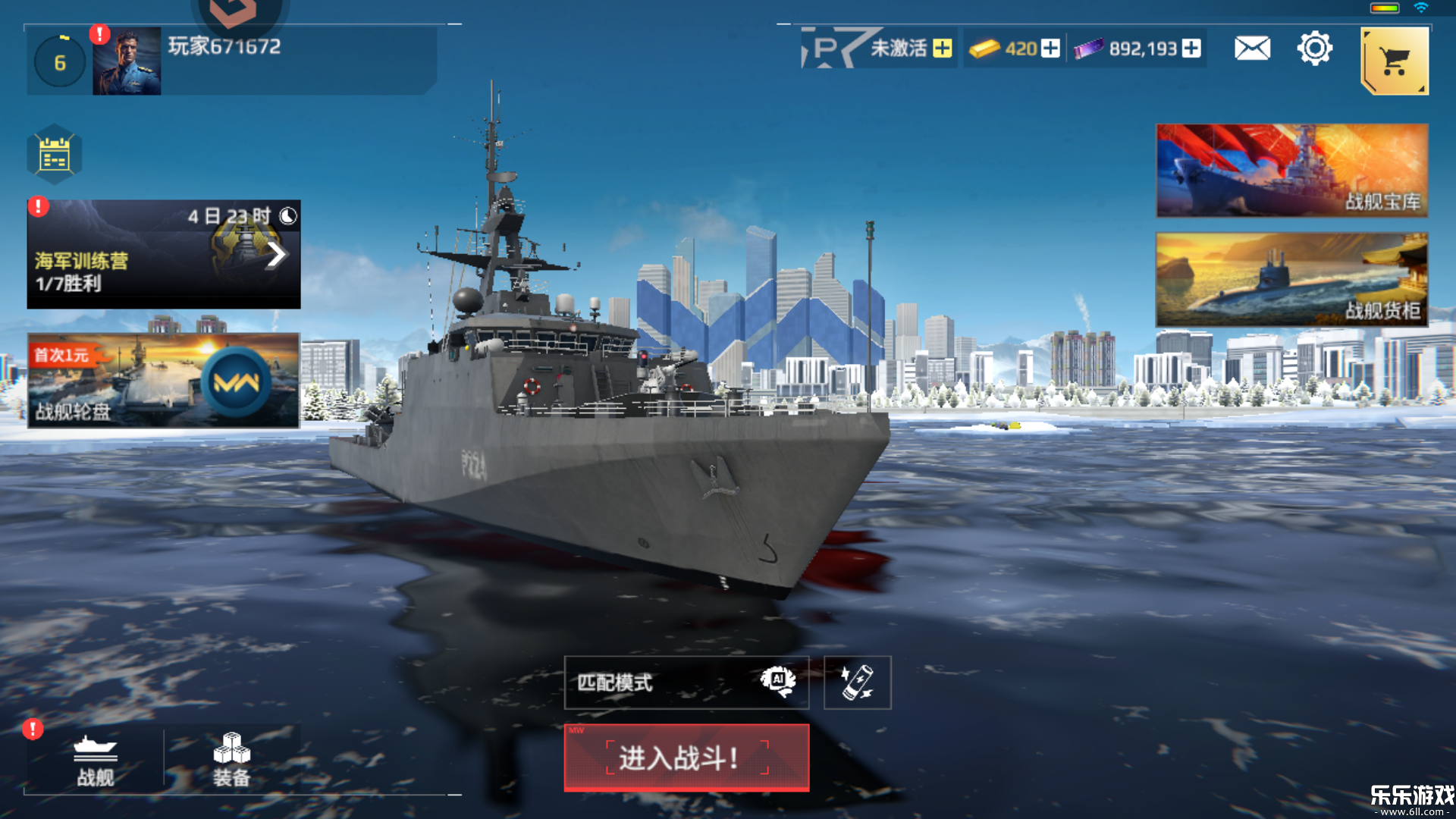Open the player avatar profile
1456x819 pixels.
127,61
